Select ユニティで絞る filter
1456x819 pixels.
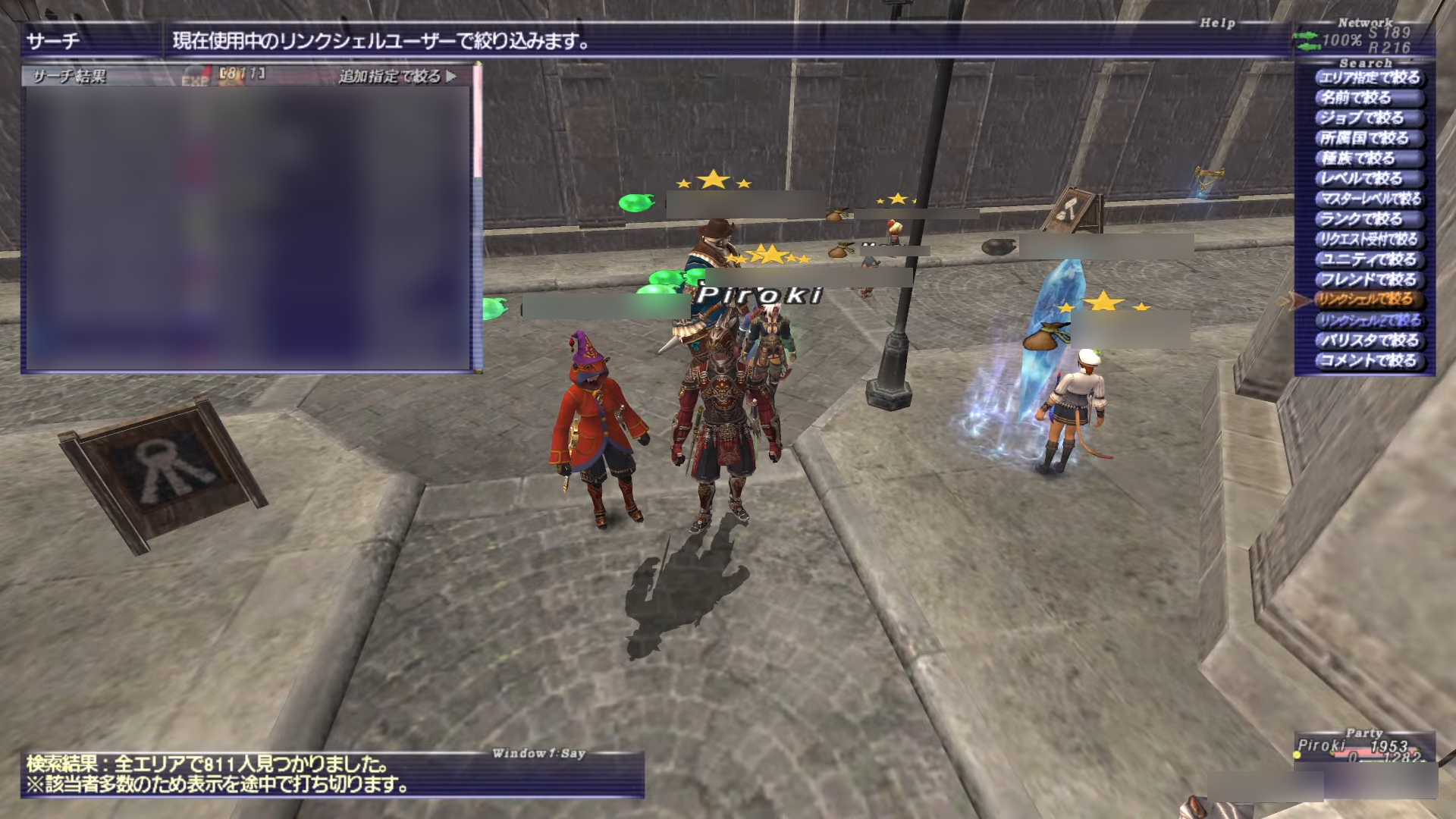[x=1369, y=260]
